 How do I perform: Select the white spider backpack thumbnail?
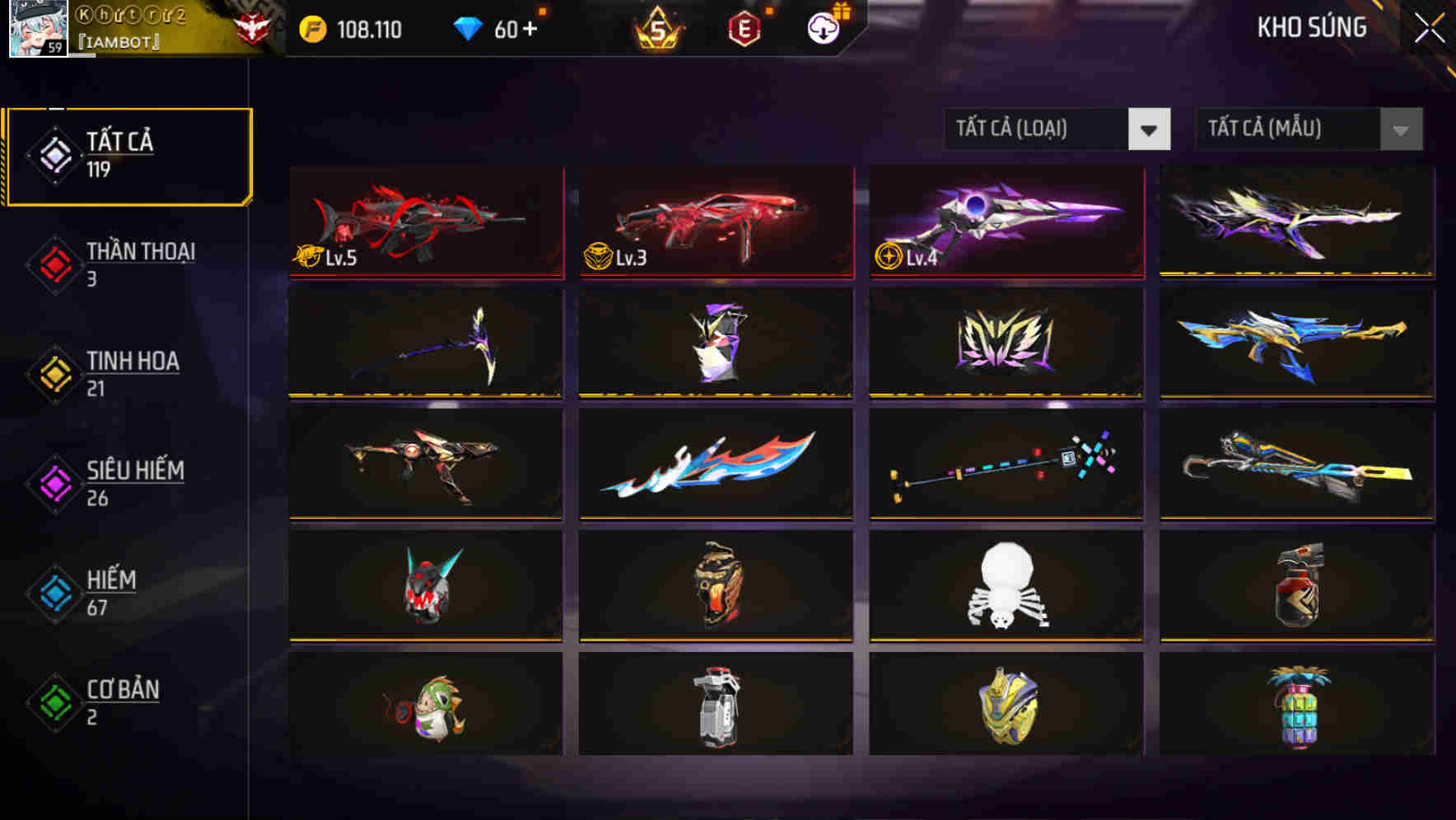1005,586
